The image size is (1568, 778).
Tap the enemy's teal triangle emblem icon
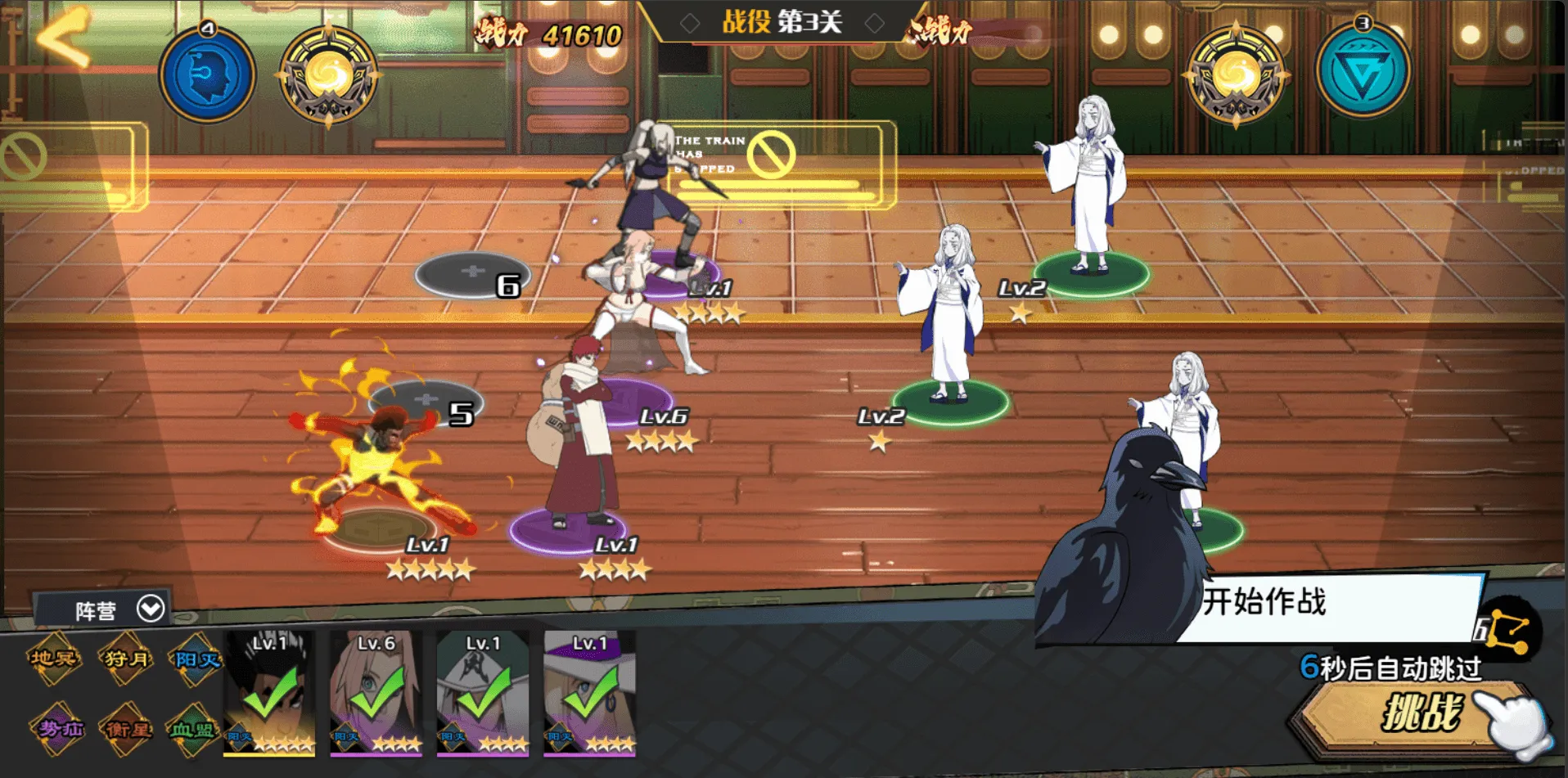(1363, 74)
